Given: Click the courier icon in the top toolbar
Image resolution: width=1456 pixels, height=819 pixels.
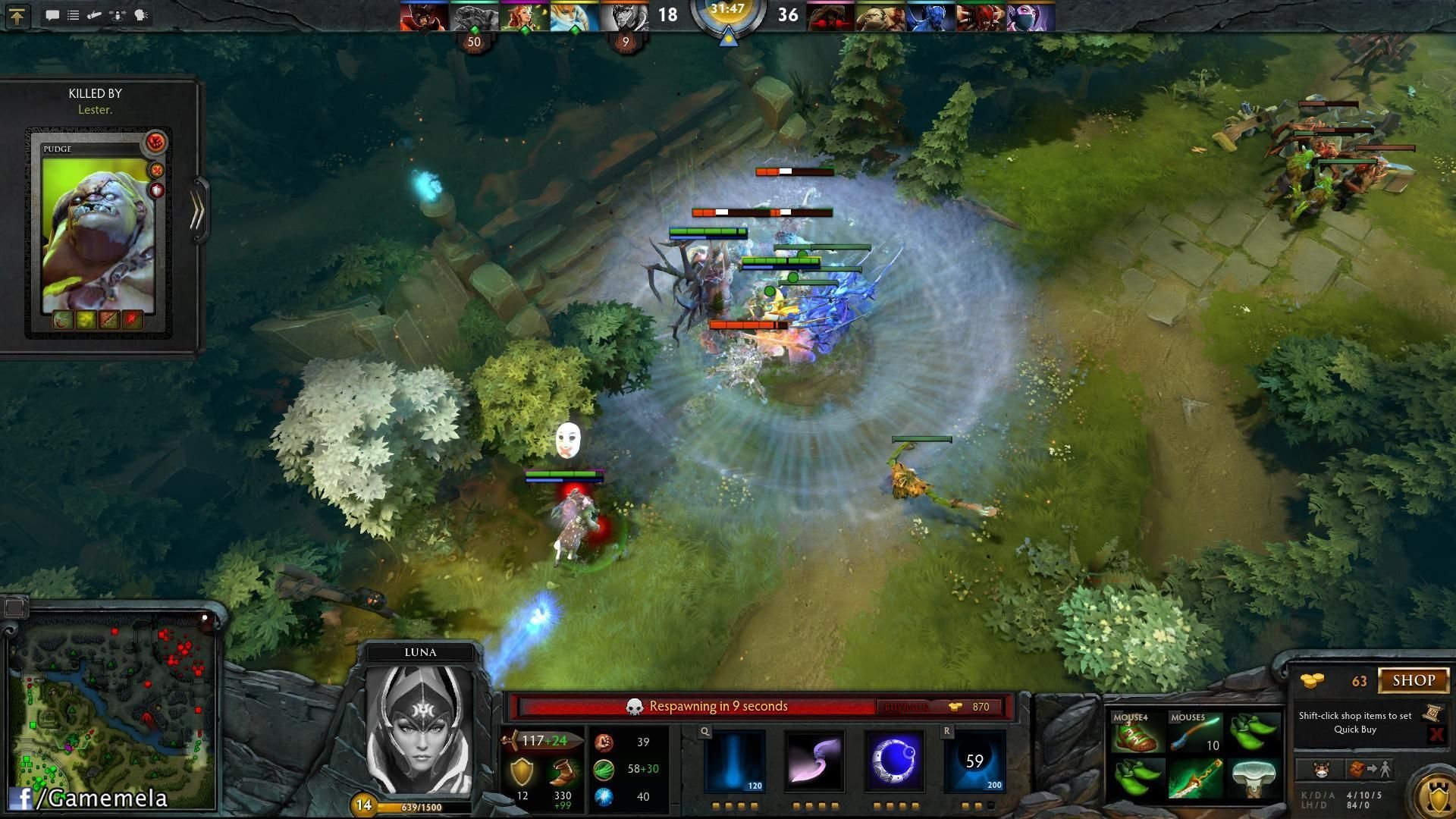Looking at the screenshot, I should tap(94, 14).
